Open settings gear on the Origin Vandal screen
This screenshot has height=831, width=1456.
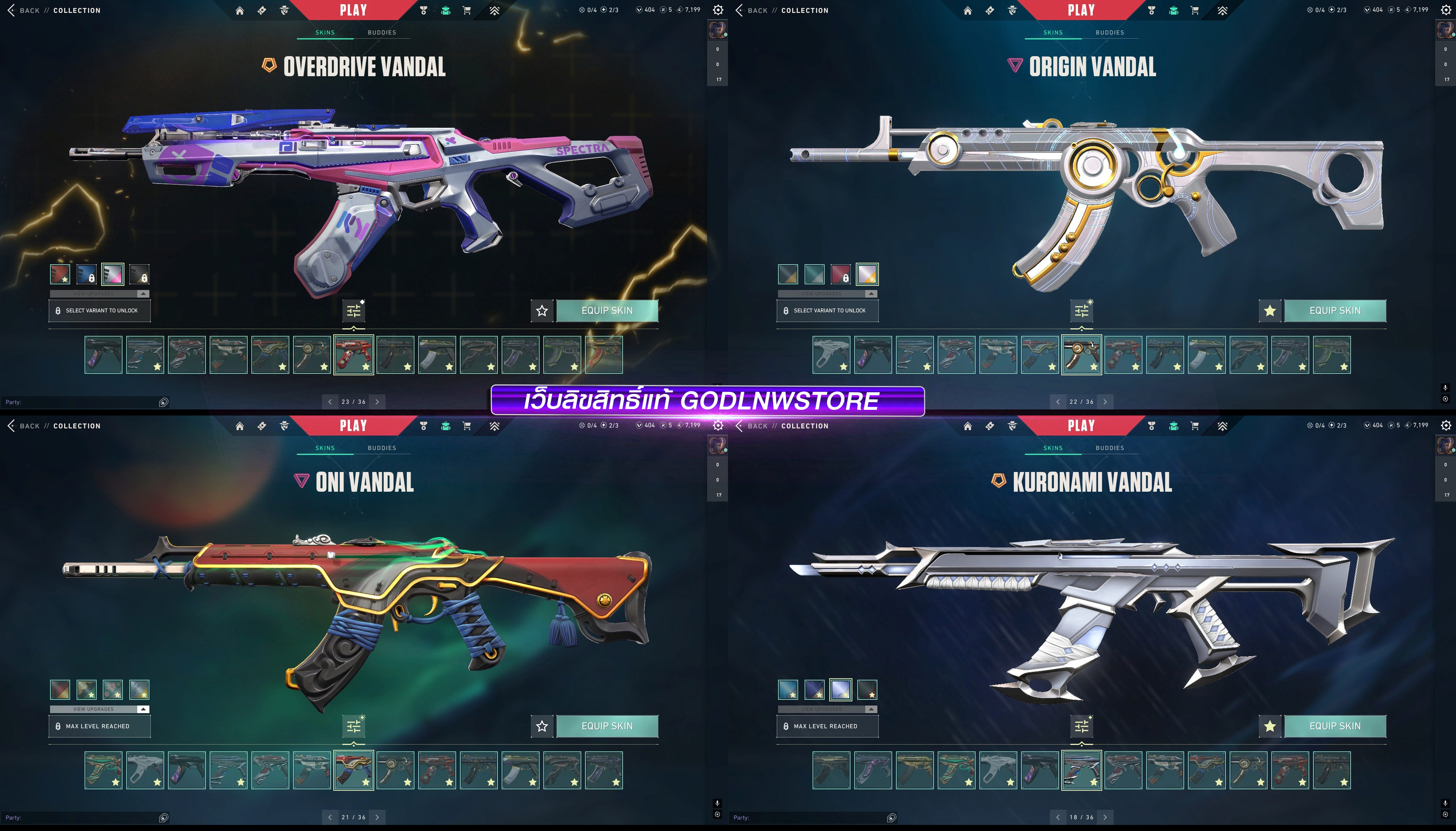1446,10
